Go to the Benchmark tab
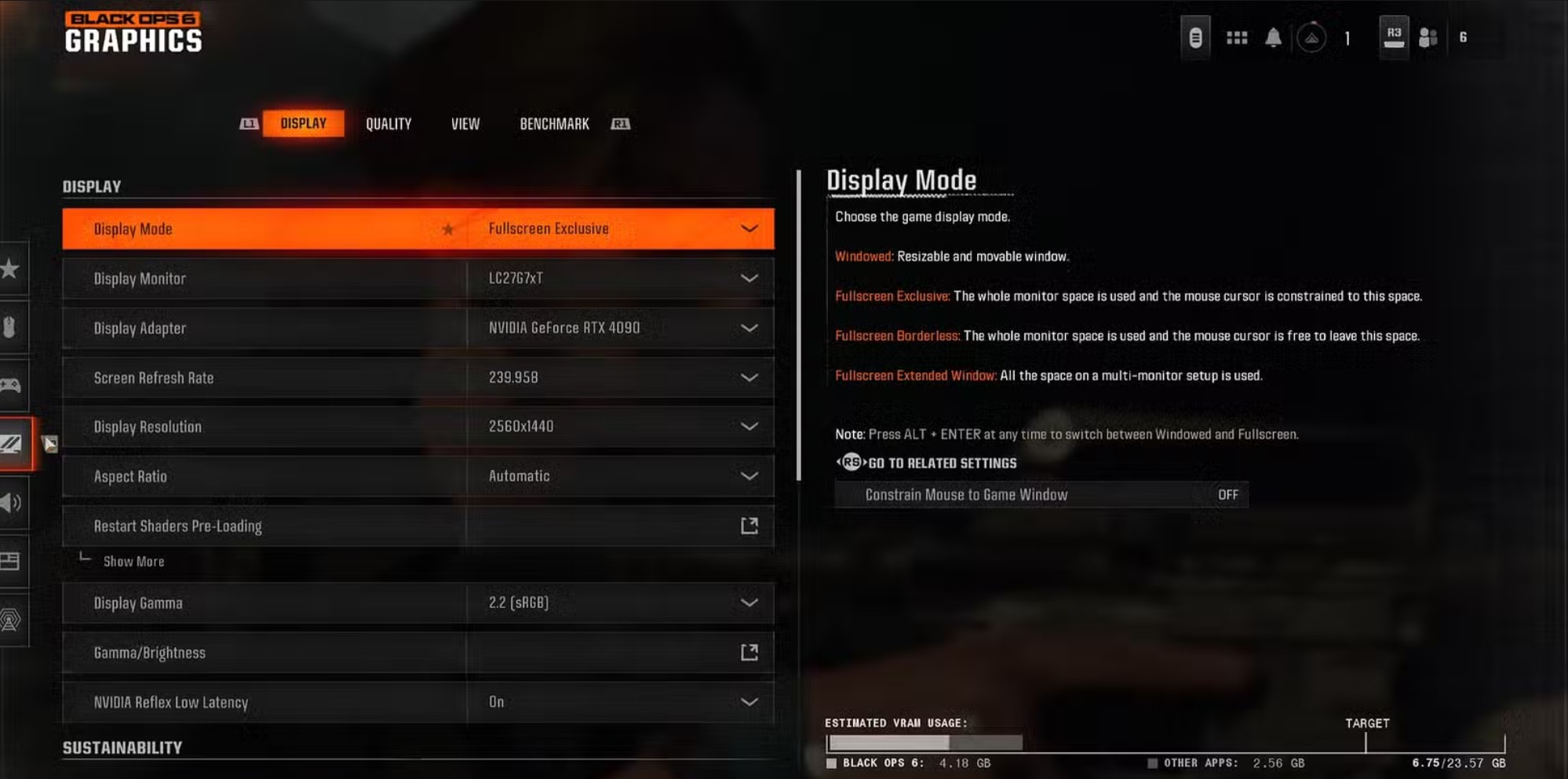The width and height of the screenshot is (1568, 779). 554,124
